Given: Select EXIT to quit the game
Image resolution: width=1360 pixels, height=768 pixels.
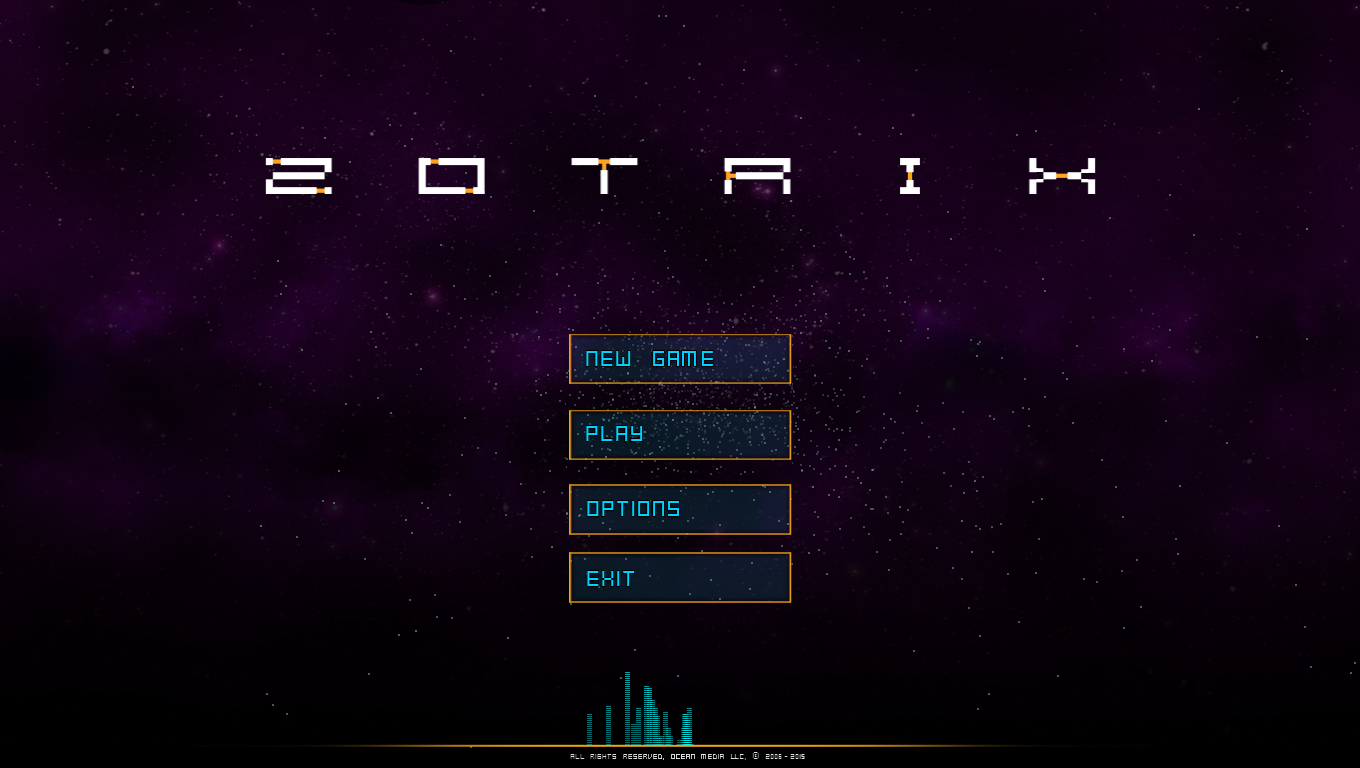Looking at the screenshot, I should click(x=680, y=578).
